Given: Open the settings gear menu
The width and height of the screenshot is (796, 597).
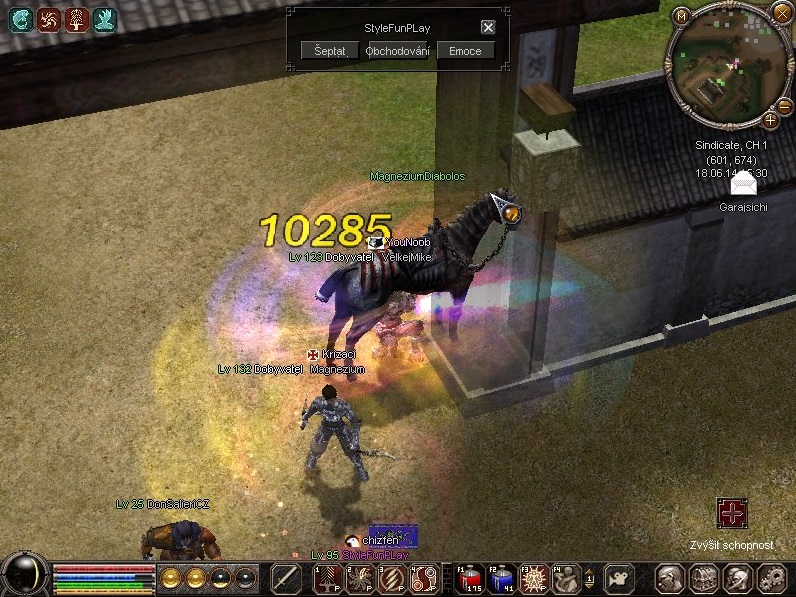Looking at the screenshot, I should point(771,578).
